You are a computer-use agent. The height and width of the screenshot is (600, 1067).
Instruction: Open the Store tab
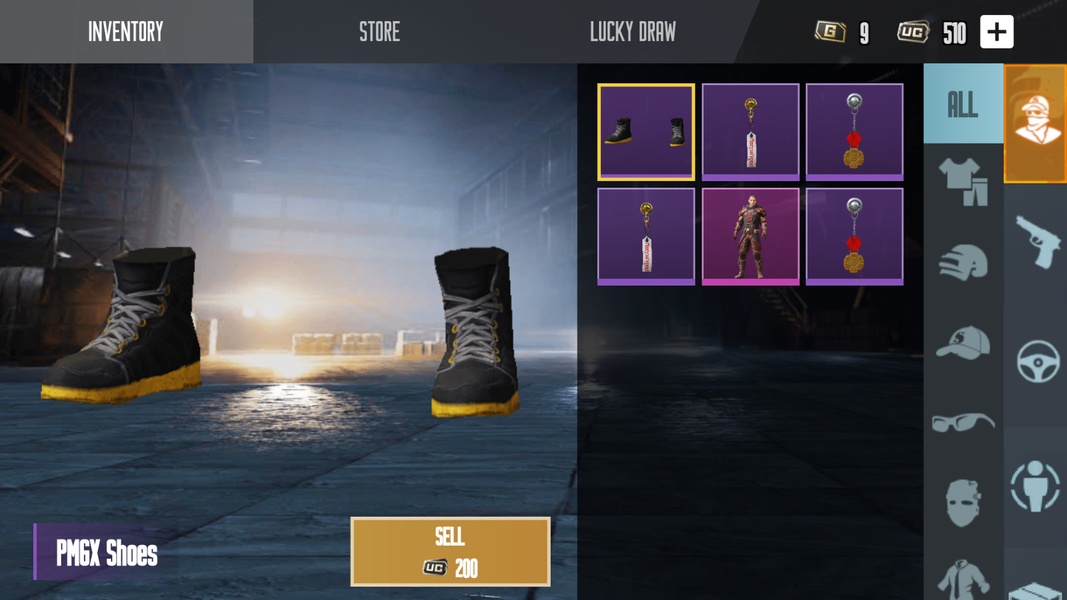pos(379,32)
